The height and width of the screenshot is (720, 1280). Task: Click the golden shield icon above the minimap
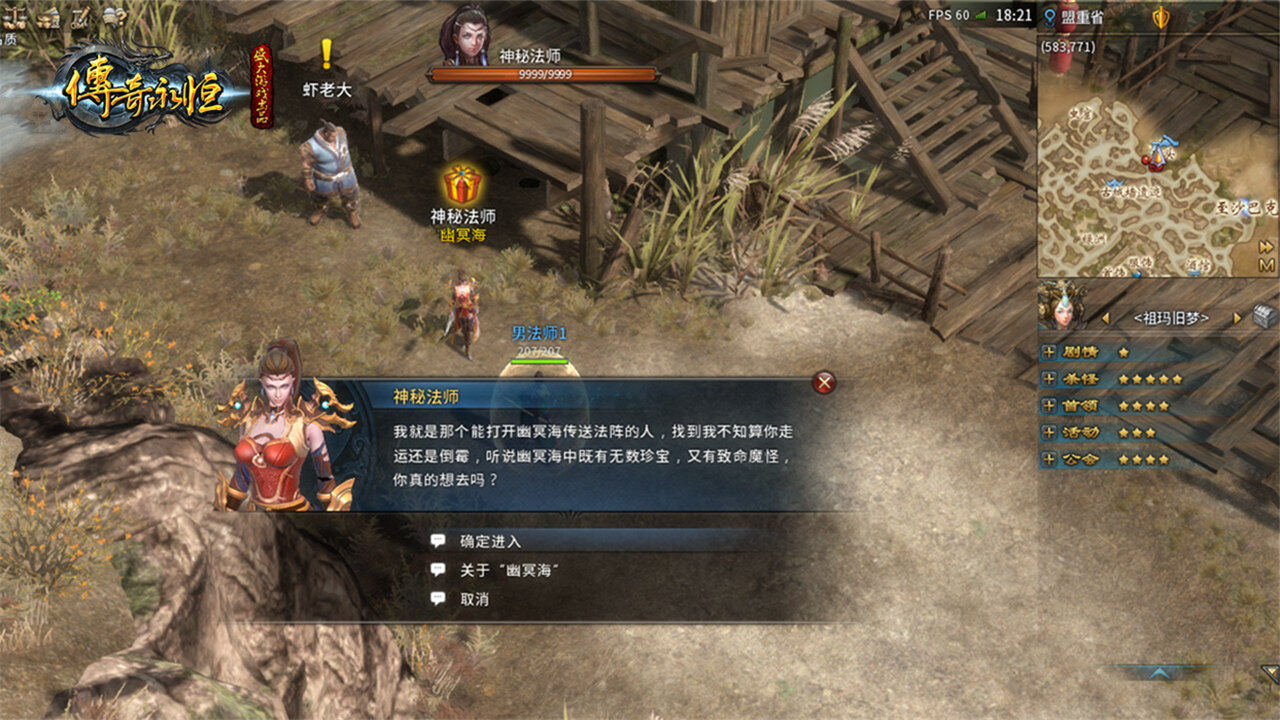[1161, 17]
